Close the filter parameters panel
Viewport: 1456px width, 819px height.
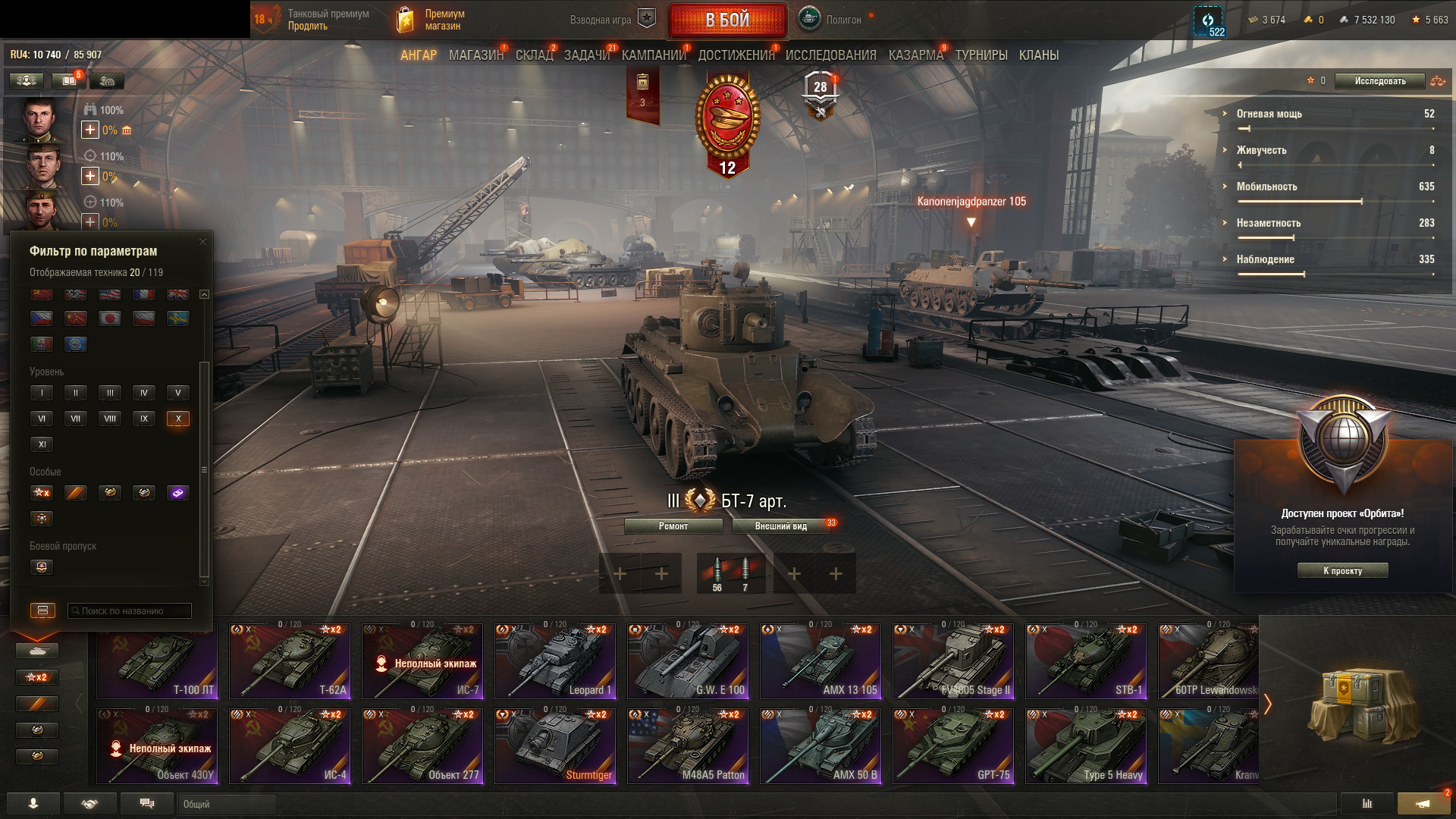pos(202,242)
